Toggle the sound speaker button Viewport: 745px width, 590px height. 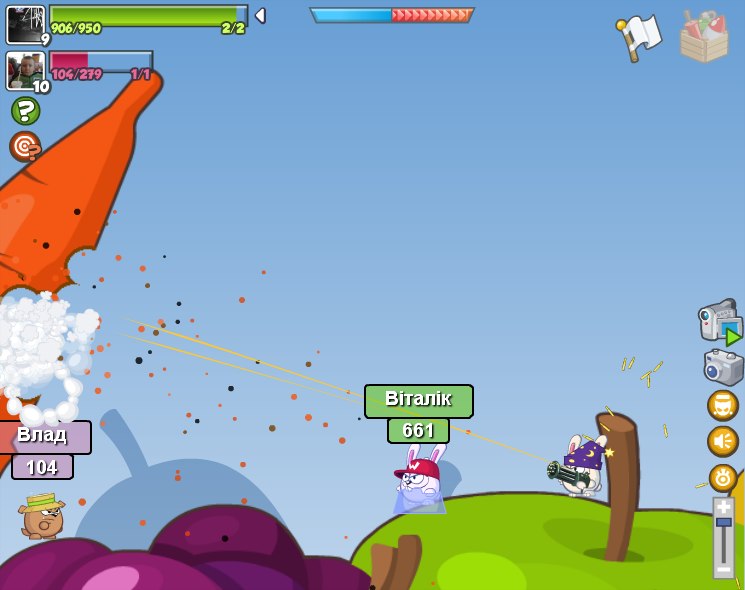tap(722, 441)
